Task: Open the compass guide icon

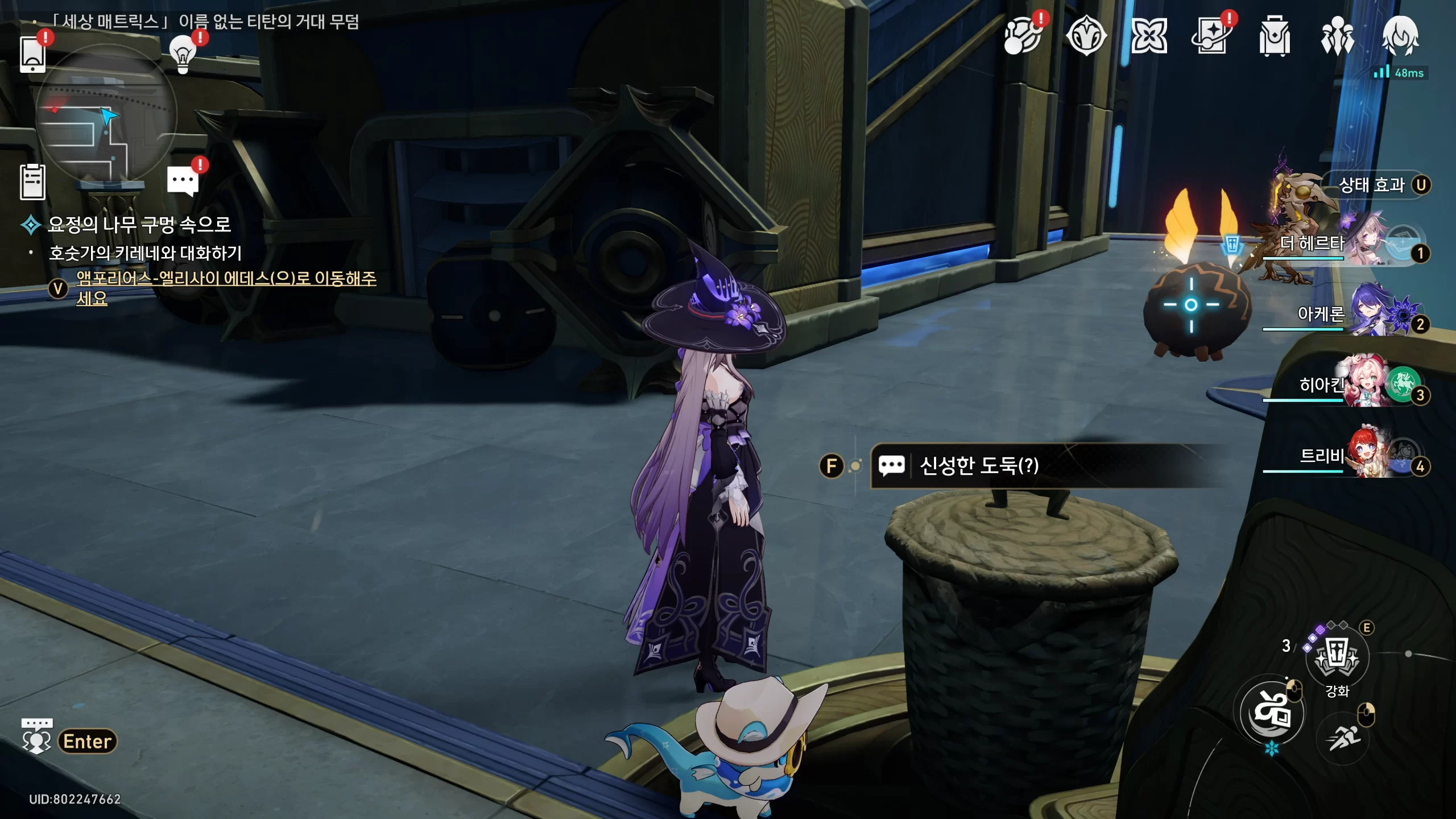Action: pos(1086,36)
